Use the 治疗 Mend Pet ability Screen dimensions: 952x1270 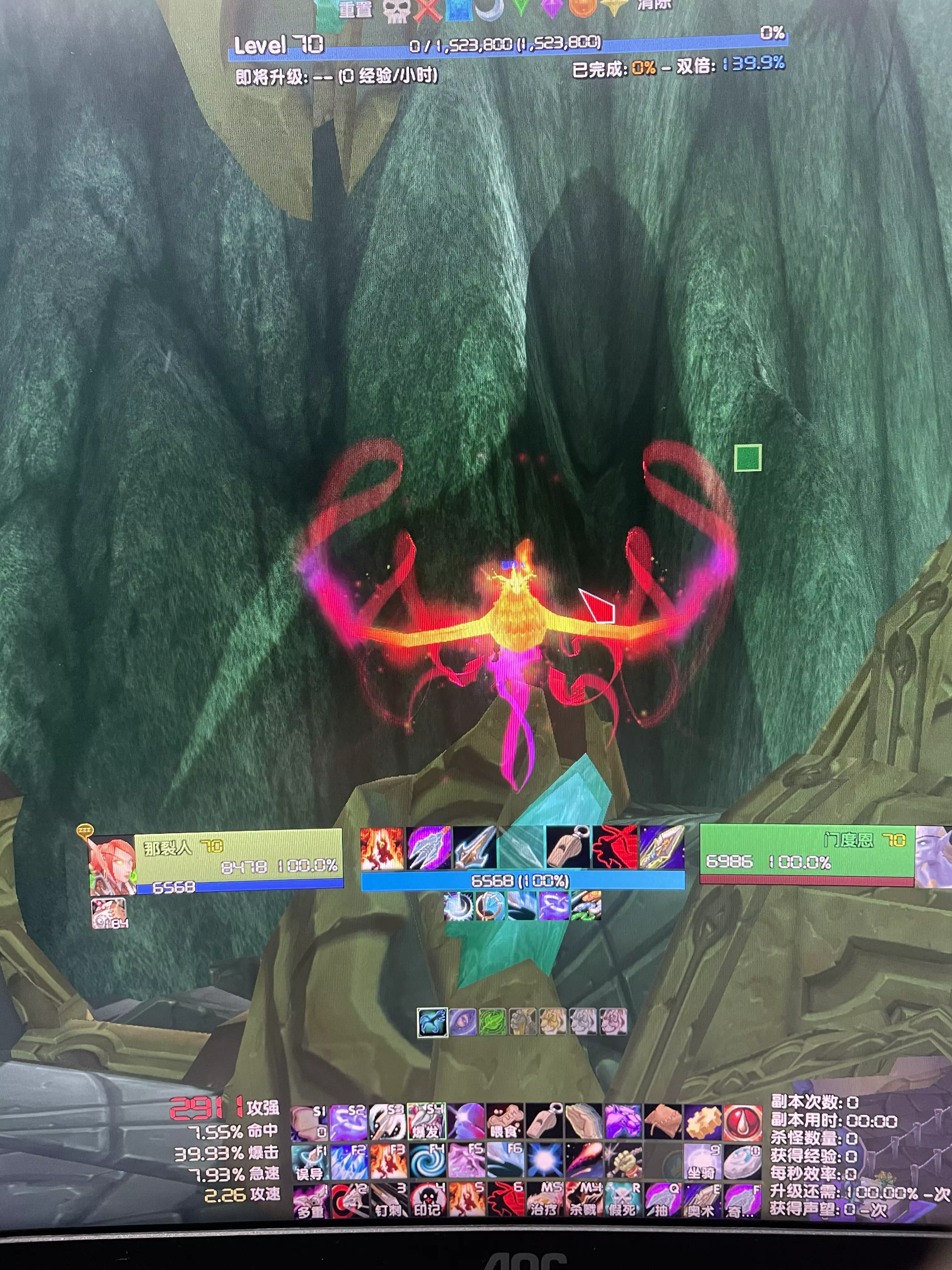544,1200
